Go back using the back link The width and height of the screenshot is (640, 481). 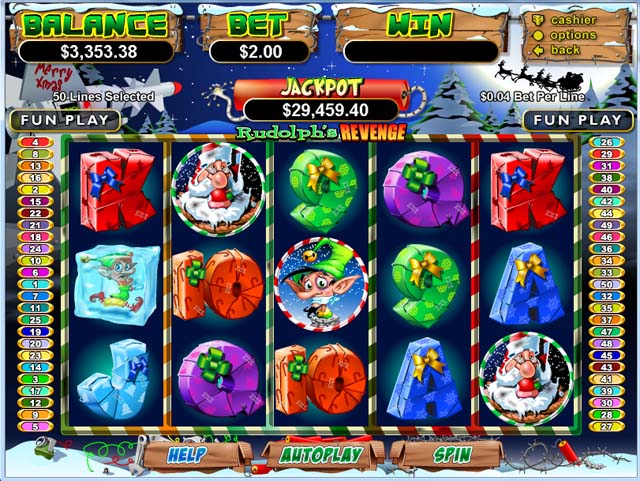coord(565,50)
